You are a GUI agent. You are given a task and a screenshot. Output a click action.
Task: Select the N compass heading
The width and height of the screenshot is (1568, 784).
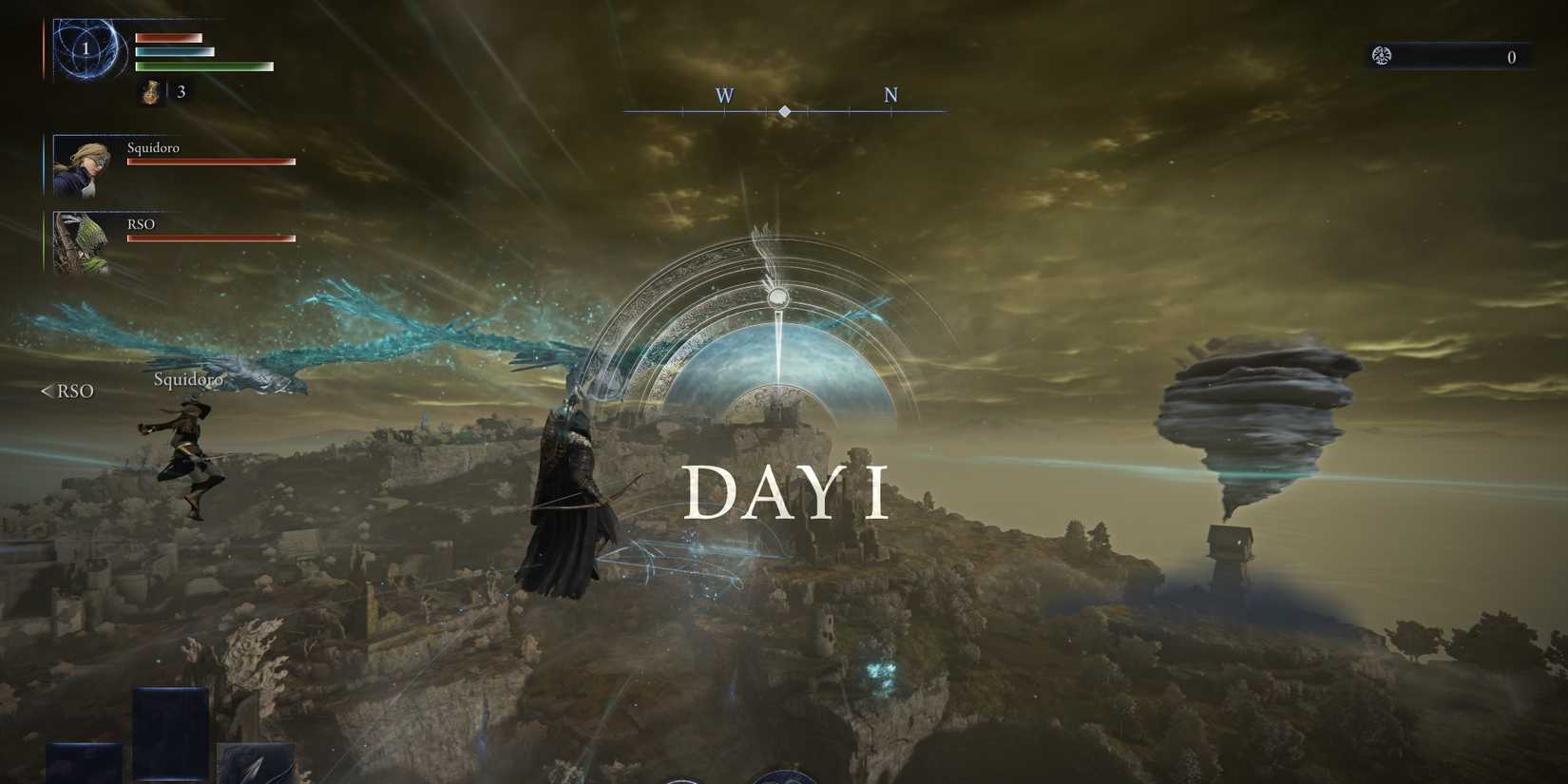890,95
